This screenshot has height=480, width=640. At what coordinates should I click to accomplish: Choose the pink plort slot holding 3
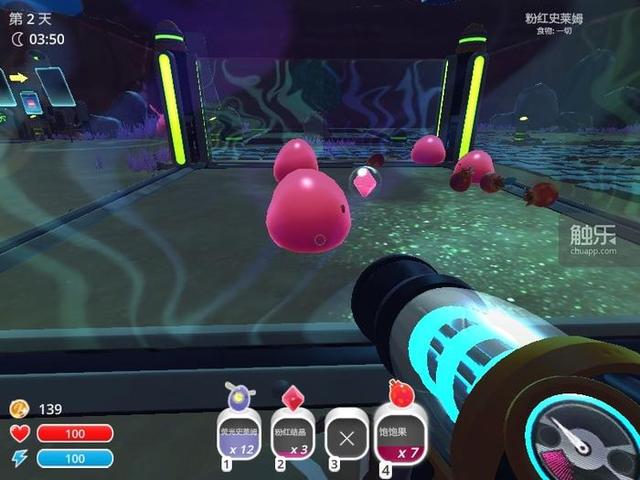[x=293, y=436]
